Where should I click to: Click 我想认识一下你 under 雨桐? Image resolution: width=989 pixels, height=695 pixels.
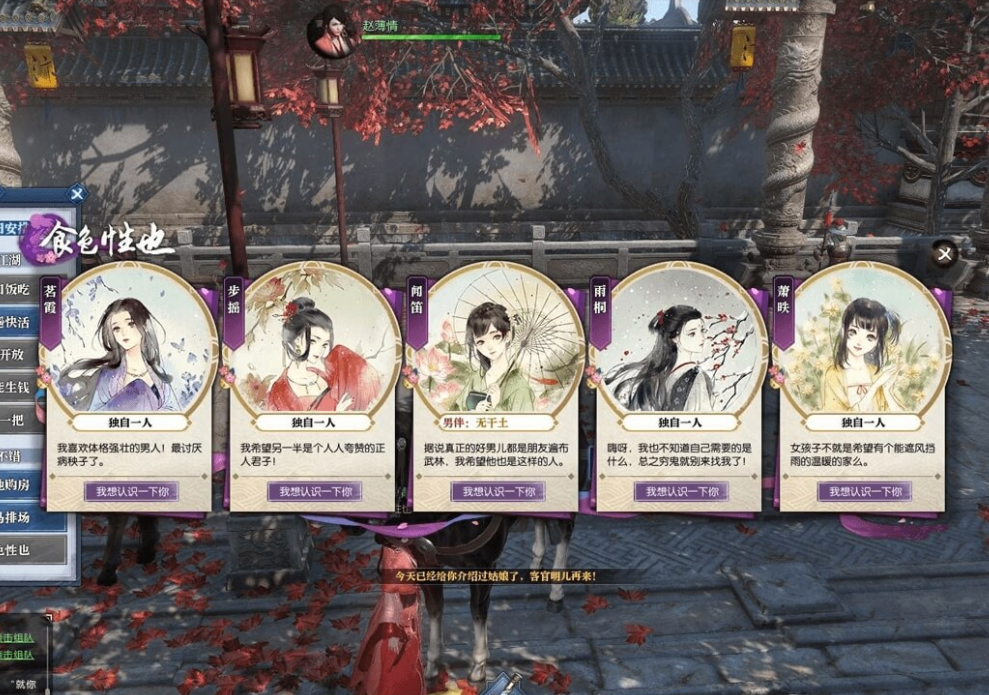click(681, 491)
